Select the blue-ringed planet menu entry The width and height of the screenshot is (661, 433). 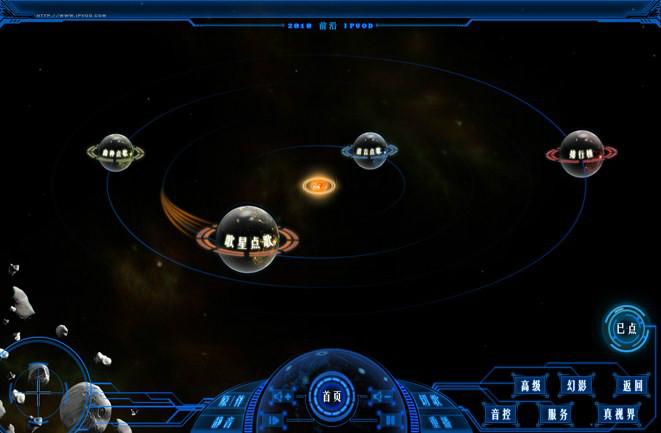click(370, 151)
